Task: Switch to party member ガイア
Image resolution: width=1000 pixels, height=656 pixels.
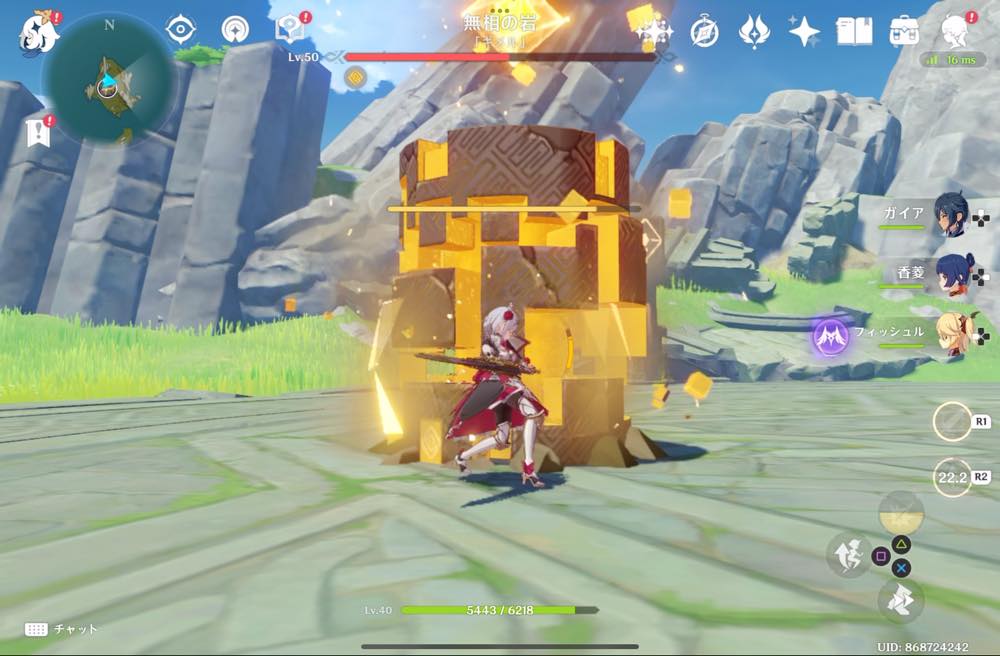Action: [x=950, y=215]
